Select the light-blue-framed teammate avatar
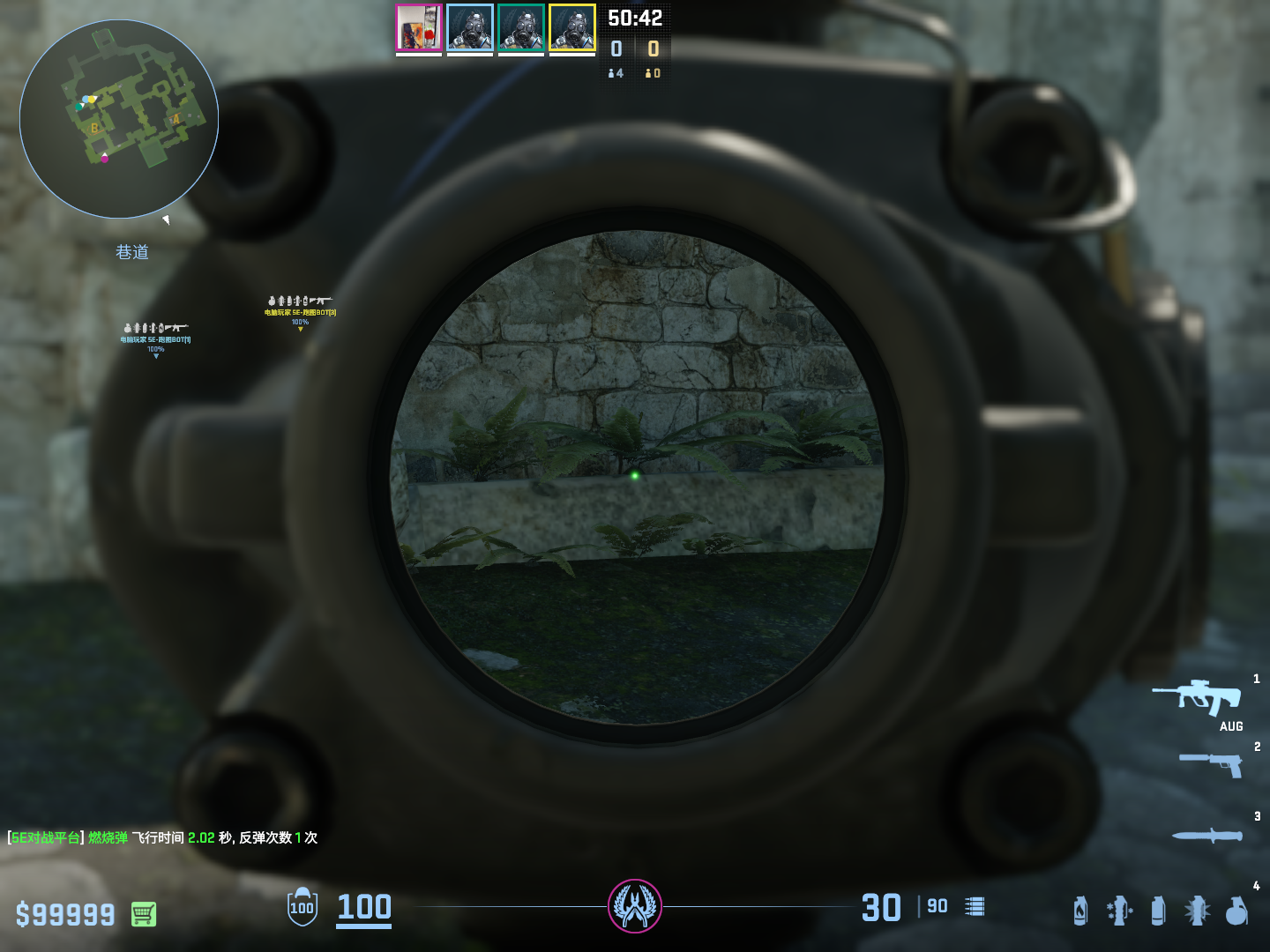 [470, 27]
